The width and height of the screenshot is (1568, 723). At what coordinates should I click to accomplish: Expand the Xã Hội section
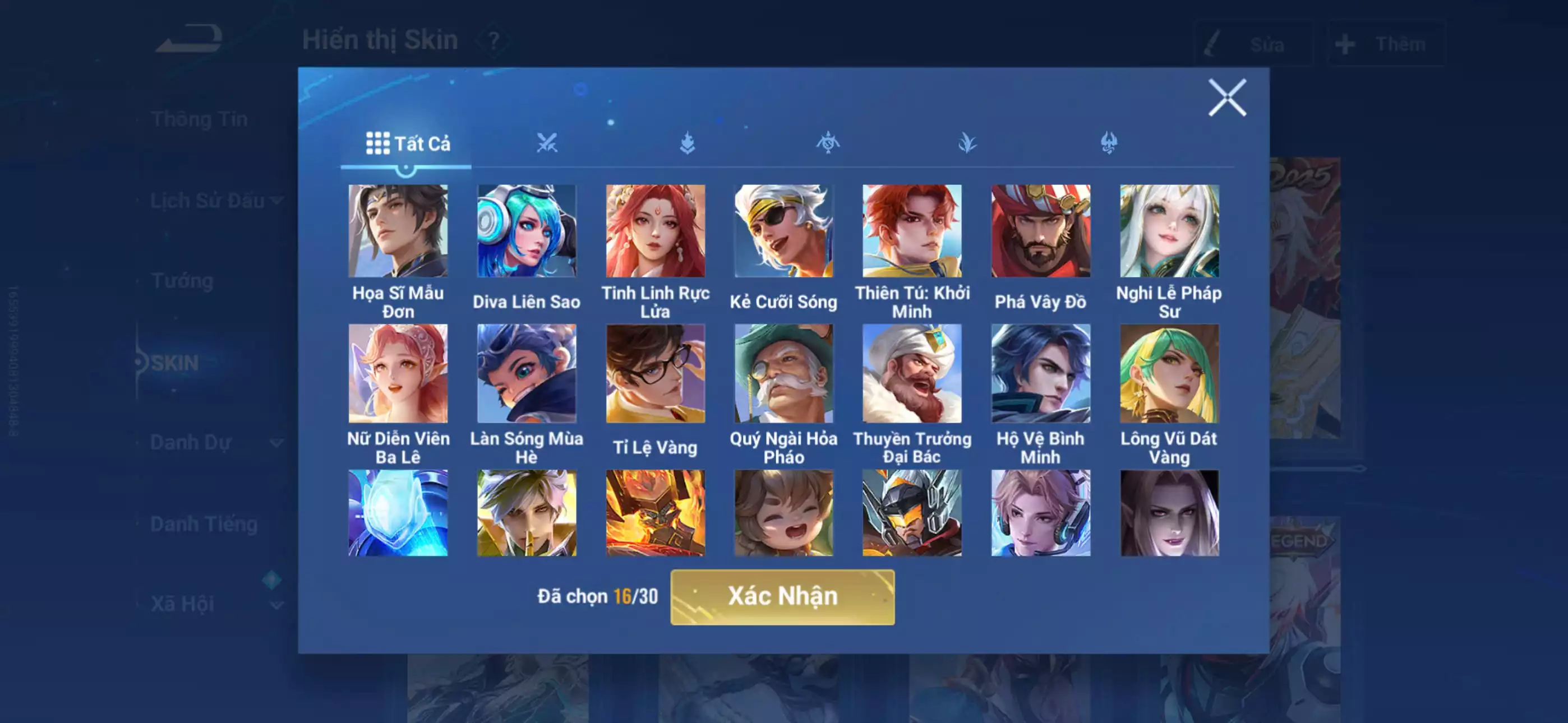tap(184, 604)
